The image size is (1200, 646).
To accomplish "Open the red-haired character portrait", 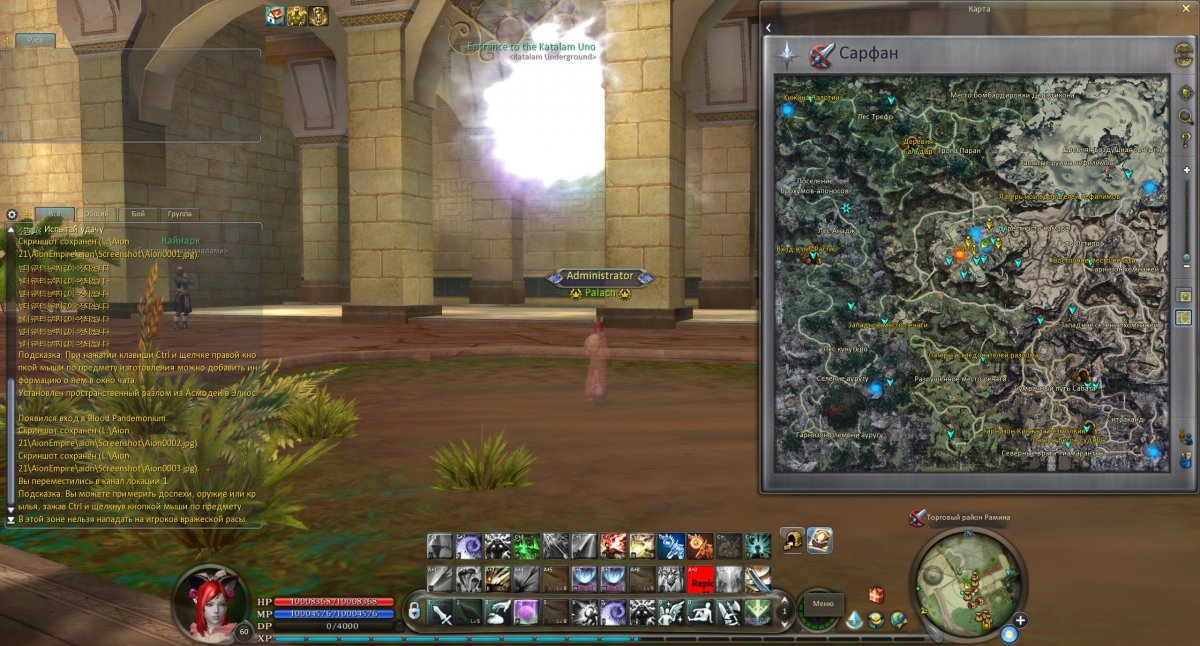I will [x=209, y=598].
